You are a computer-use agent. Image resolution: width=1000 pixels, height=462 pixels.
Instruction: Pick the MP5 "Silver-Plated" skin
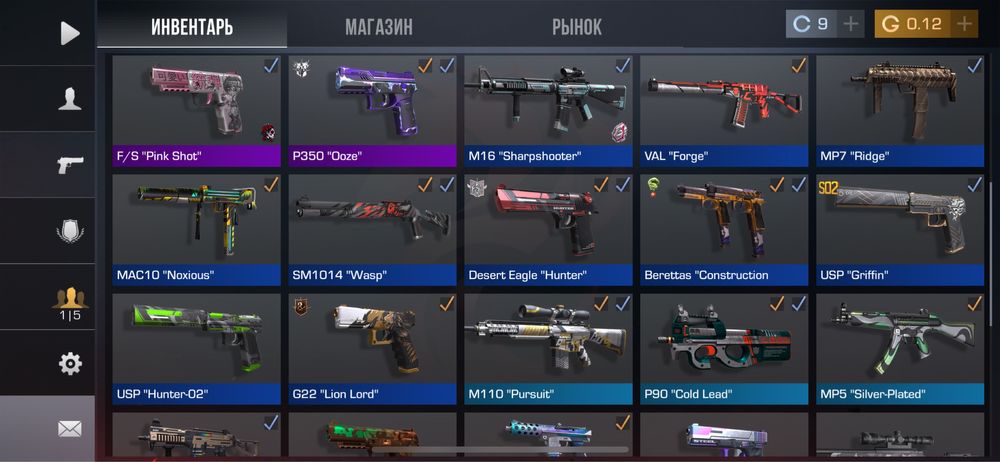click(900, 347)
